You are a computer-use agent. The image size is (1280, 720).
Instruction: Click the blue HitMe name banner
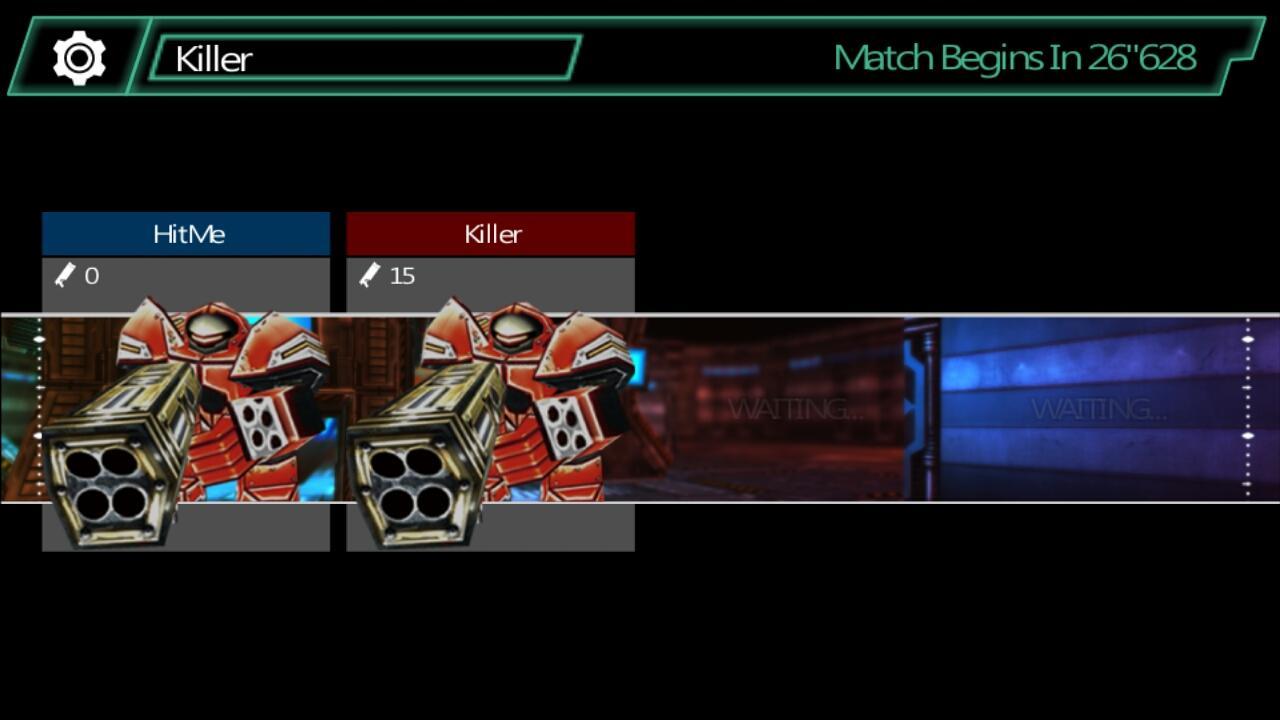pos(185,233)
